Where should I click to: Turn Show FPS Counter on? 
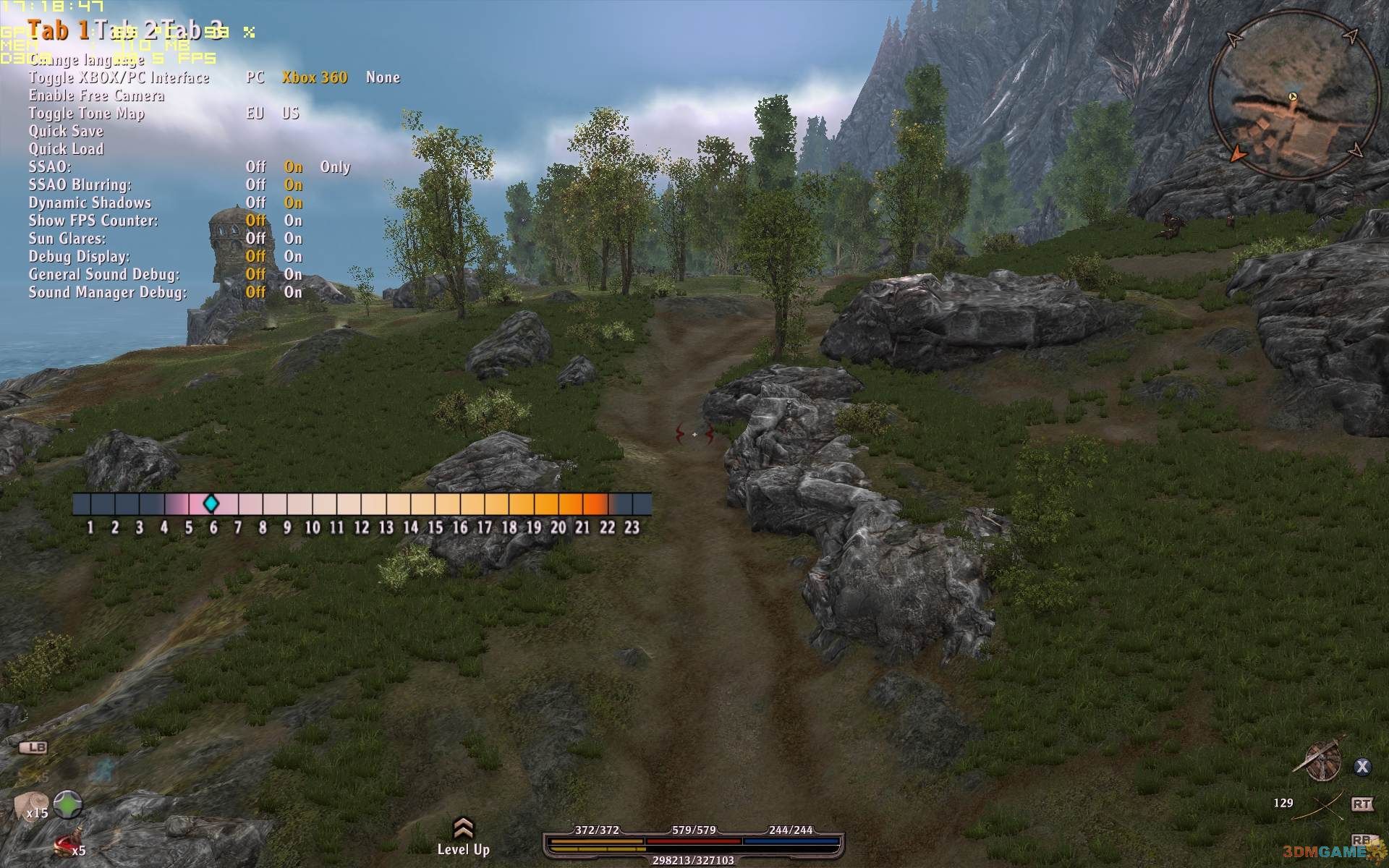293,221
